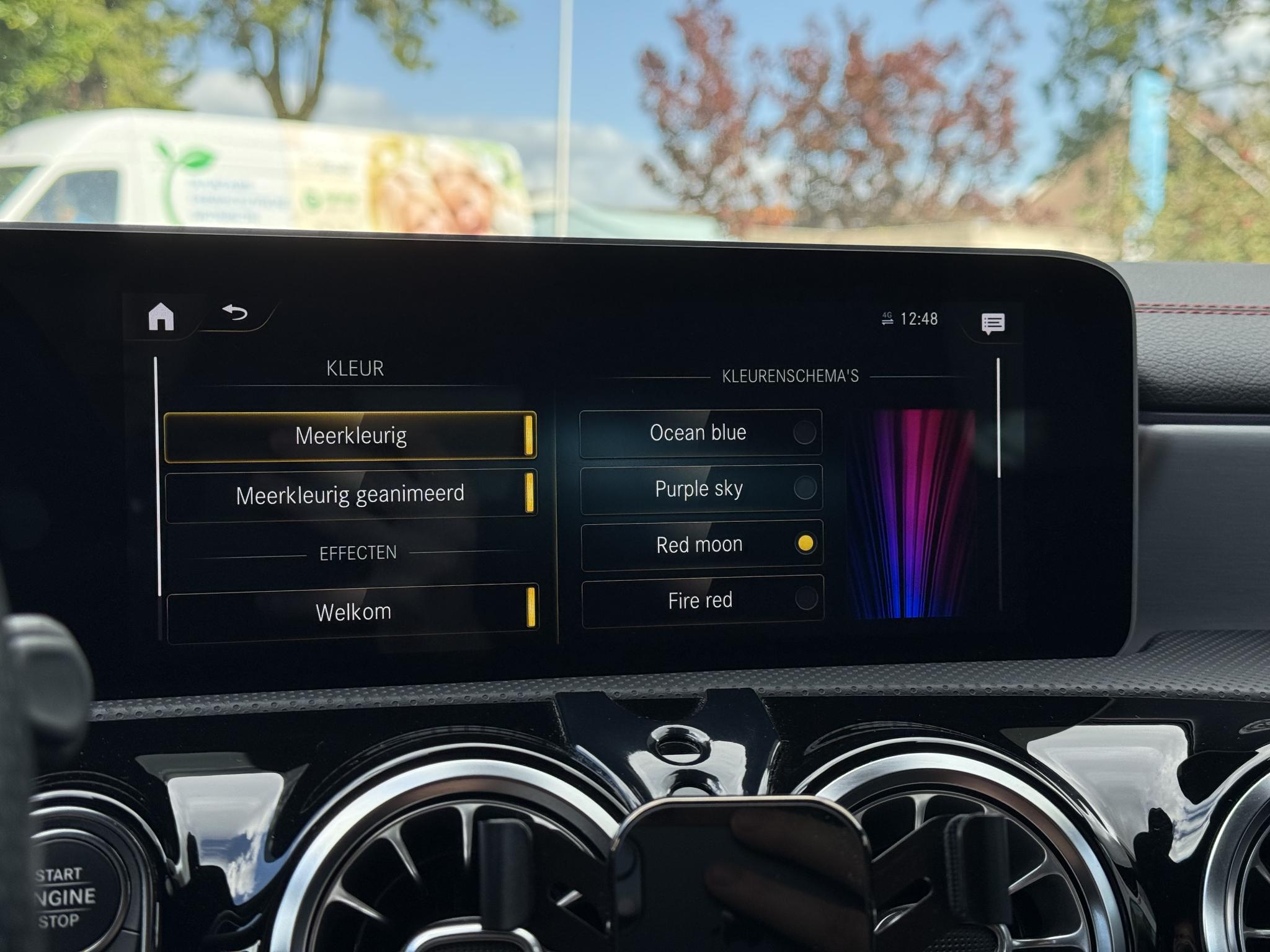Choose Meerkleurig geanimeerd mode
Screen dimensions: 1270x952
[350, 495]
